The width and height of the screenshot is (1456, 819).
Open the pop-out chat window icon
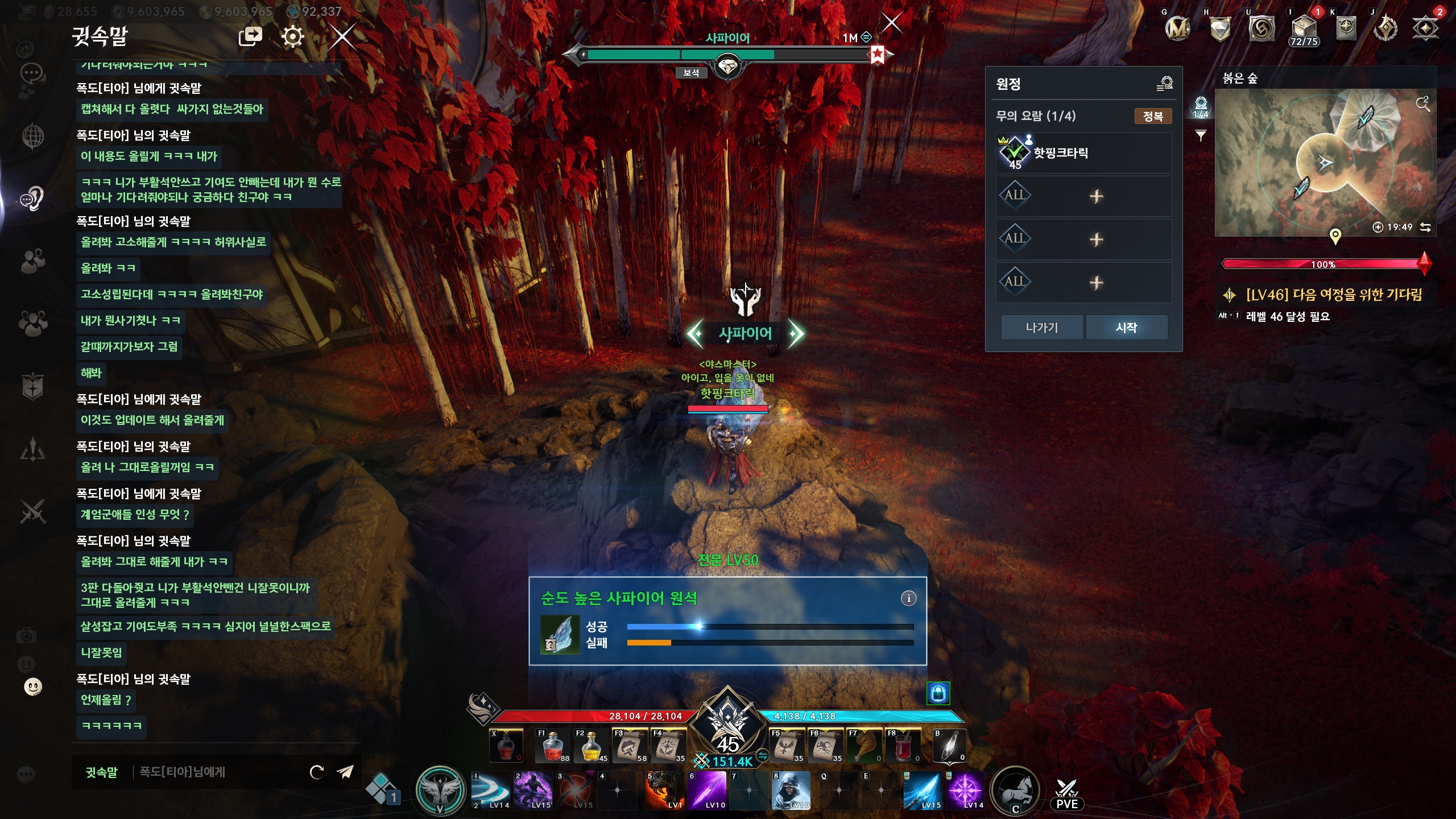(250, 38)
